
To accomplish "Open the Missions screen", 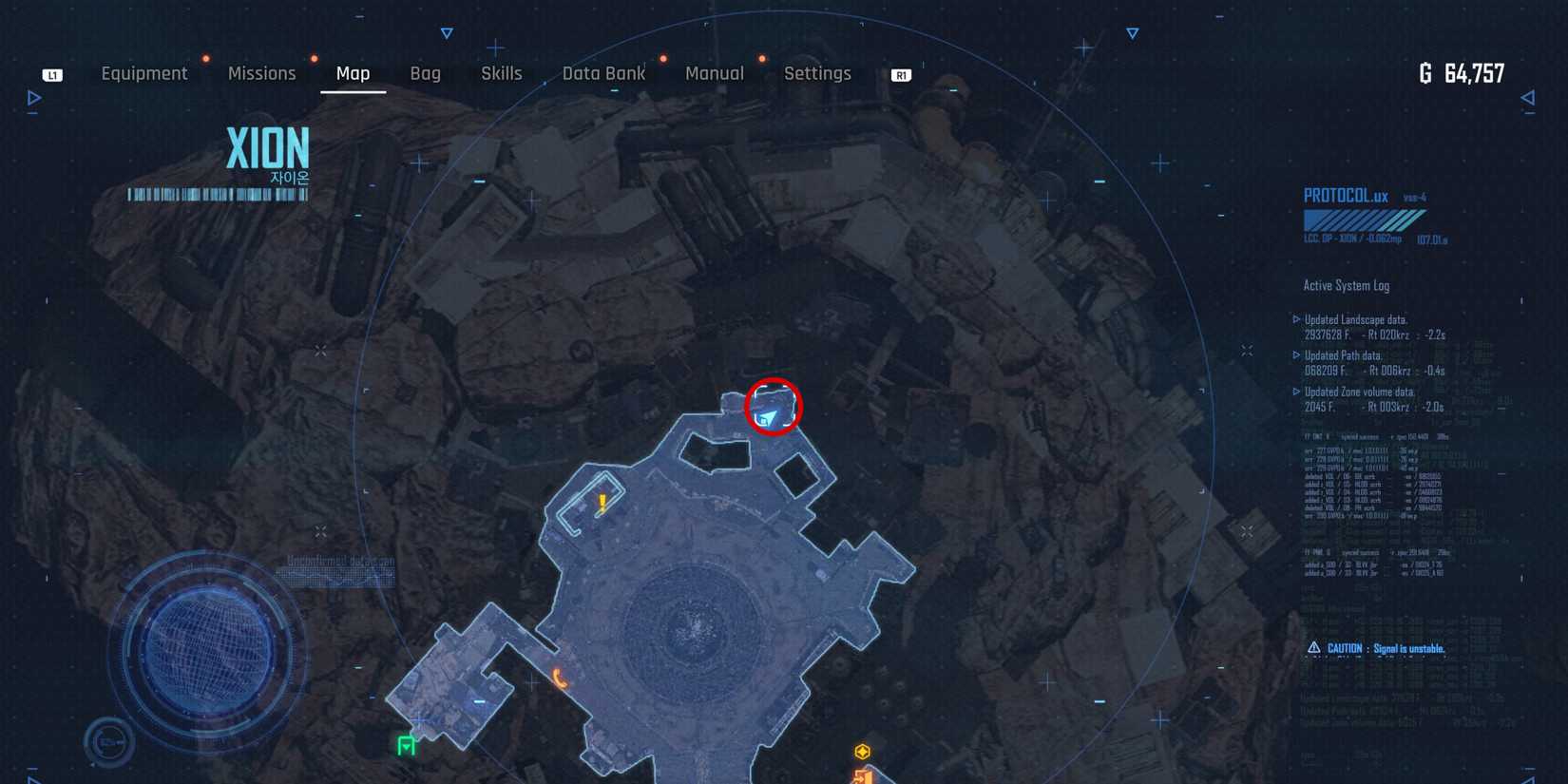I will [261, 73].
